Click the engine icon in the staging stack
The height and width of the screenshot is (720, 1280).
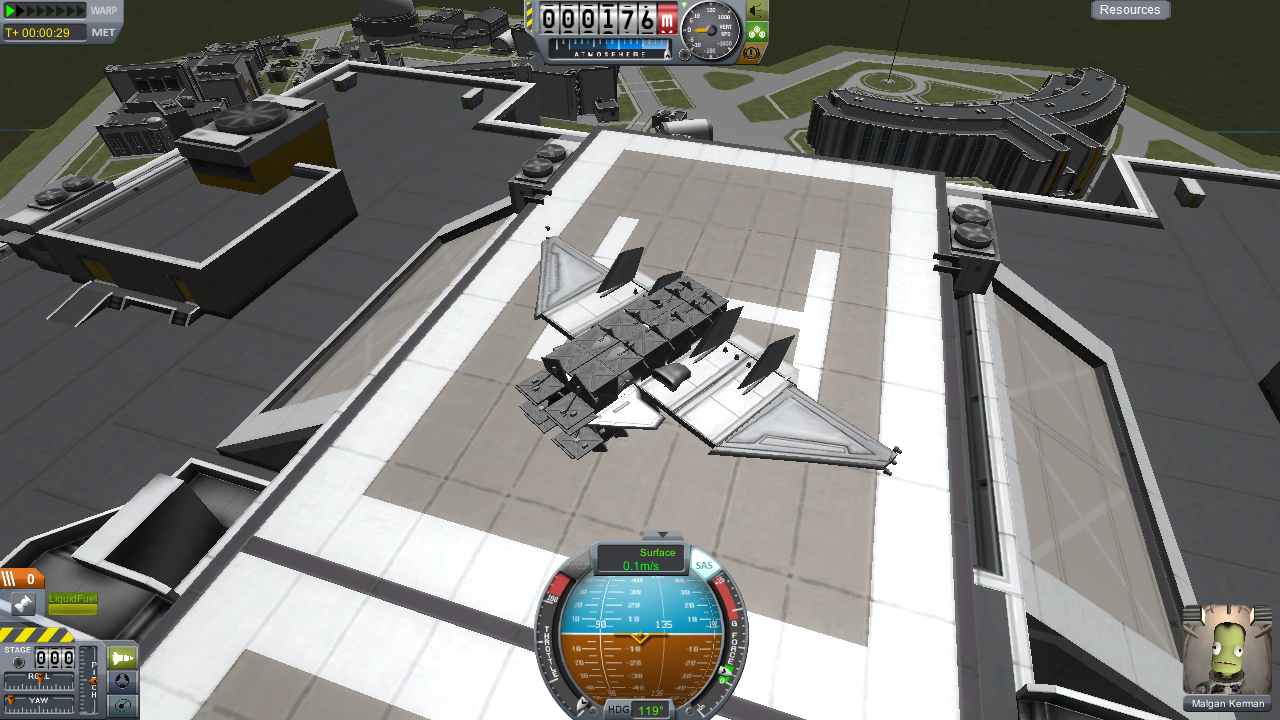click(x=22, y=603)
